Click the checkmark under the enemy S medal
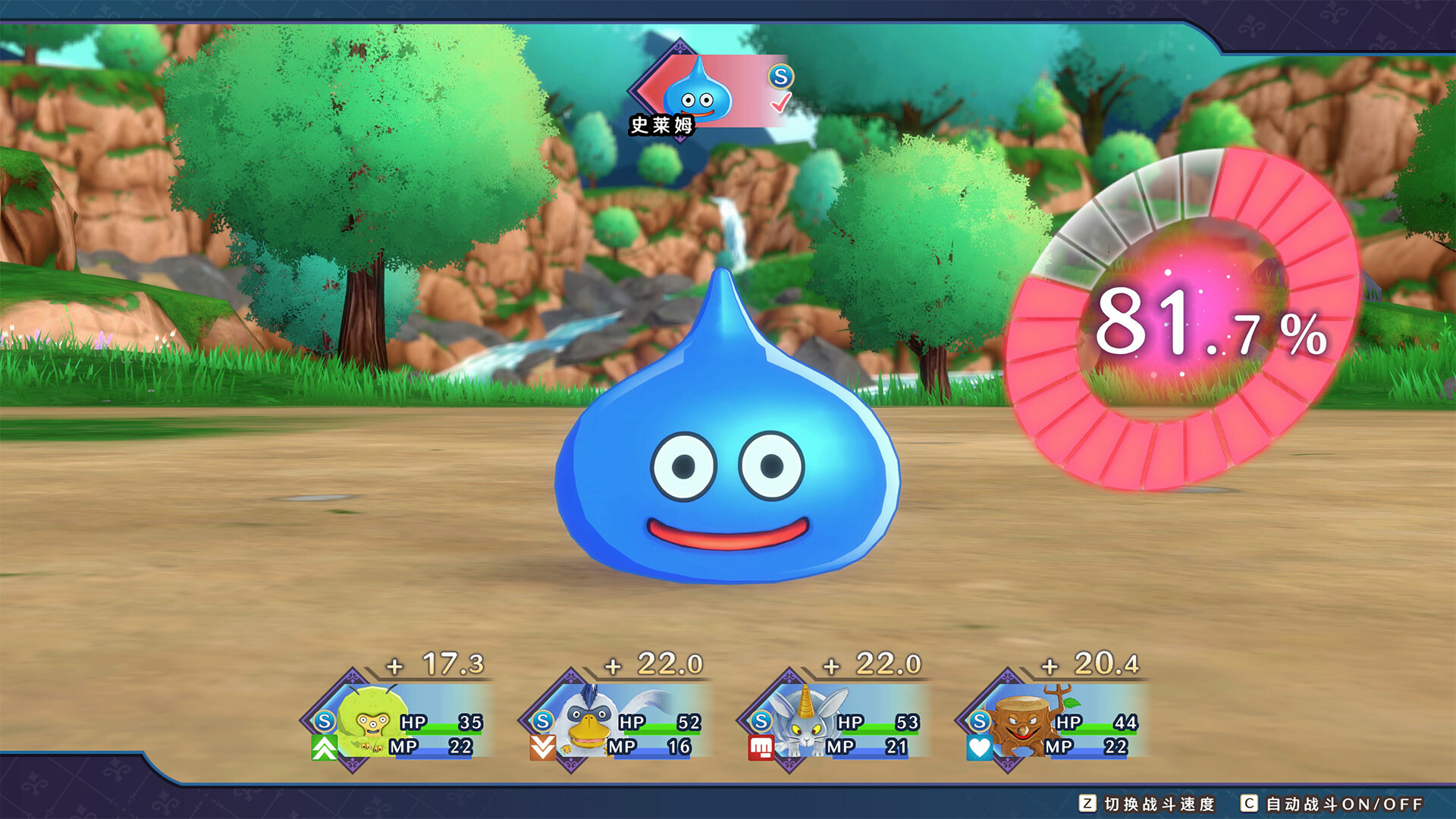Image resolution: width=1456 pixels, height=819 pixels. (x=780, y=104)
